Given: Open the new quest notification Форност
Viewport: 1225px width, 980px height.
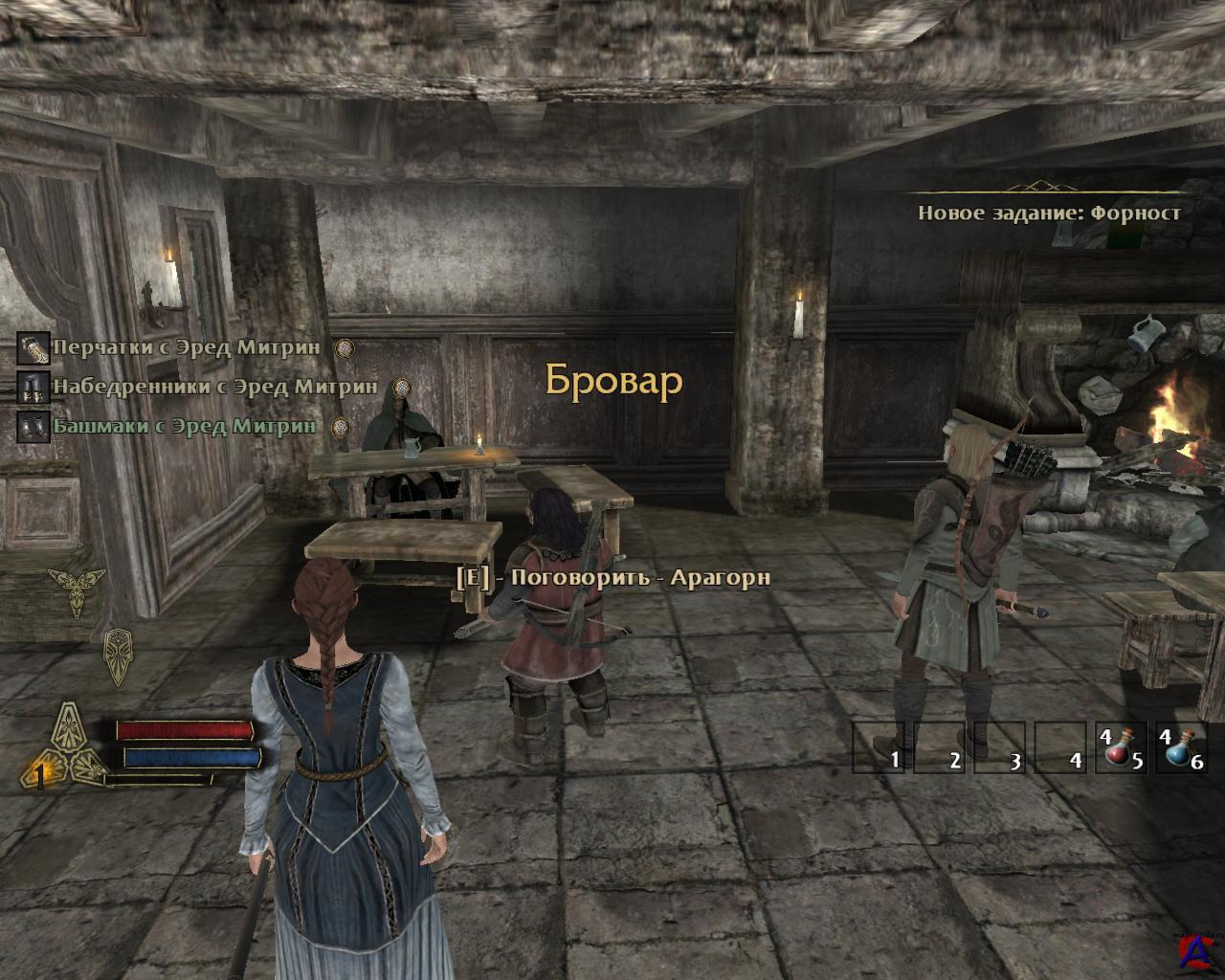Looking at the screenshot, I should click(x=1049, y=212).
